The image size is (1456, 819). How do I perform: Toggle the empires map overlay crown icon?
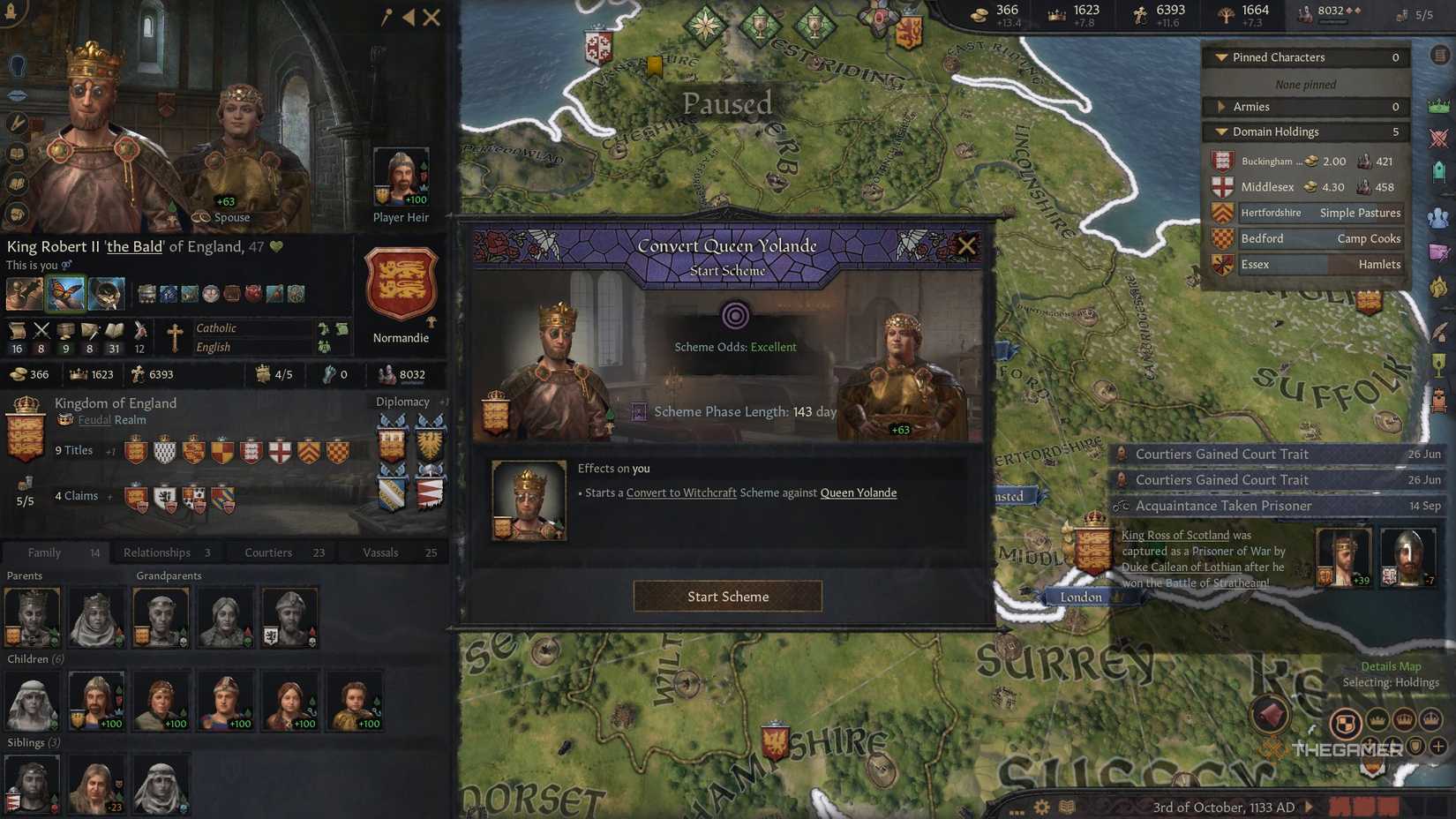1430,721
